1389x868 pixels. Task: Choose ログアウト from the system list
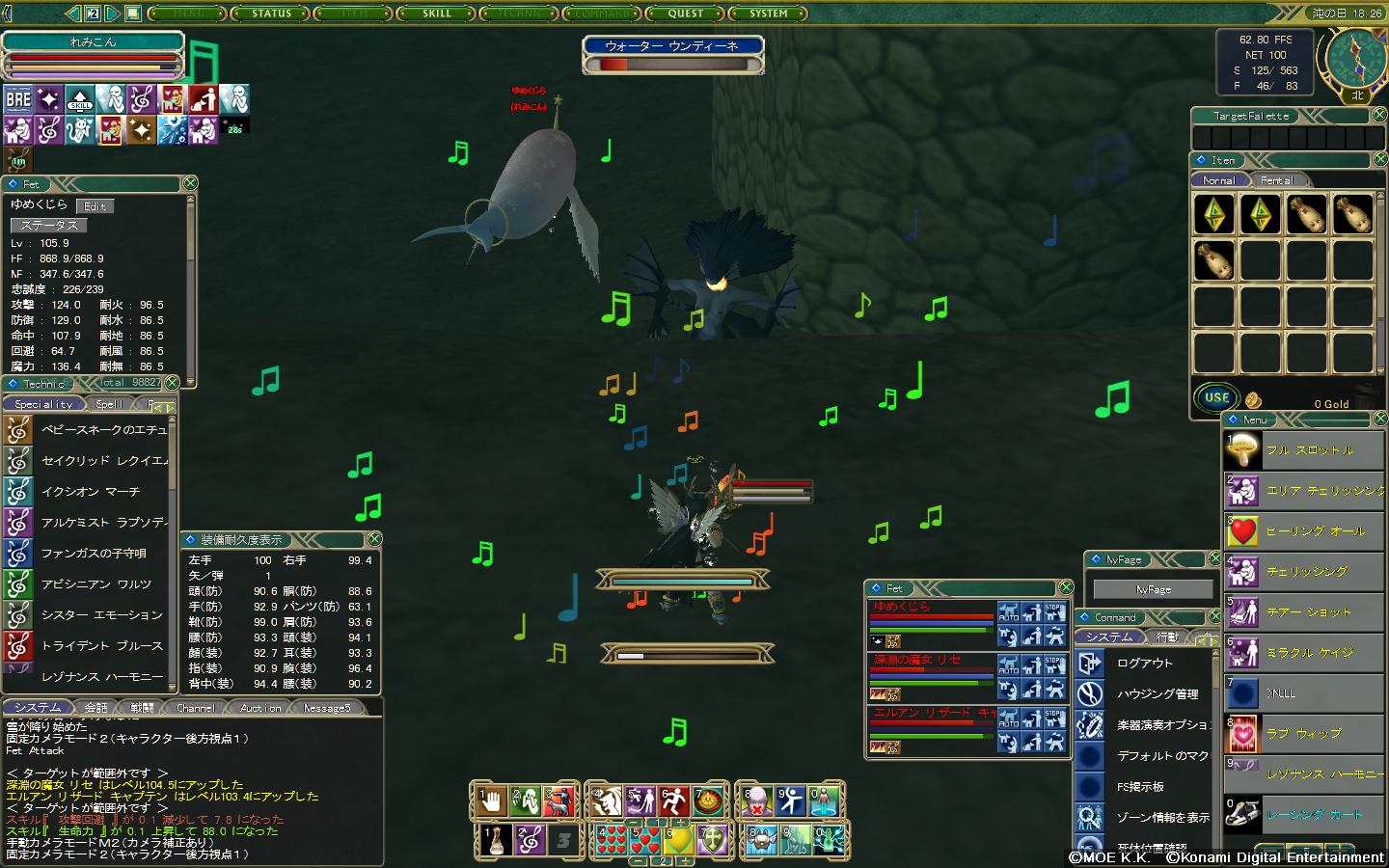tap(1145, 664)
